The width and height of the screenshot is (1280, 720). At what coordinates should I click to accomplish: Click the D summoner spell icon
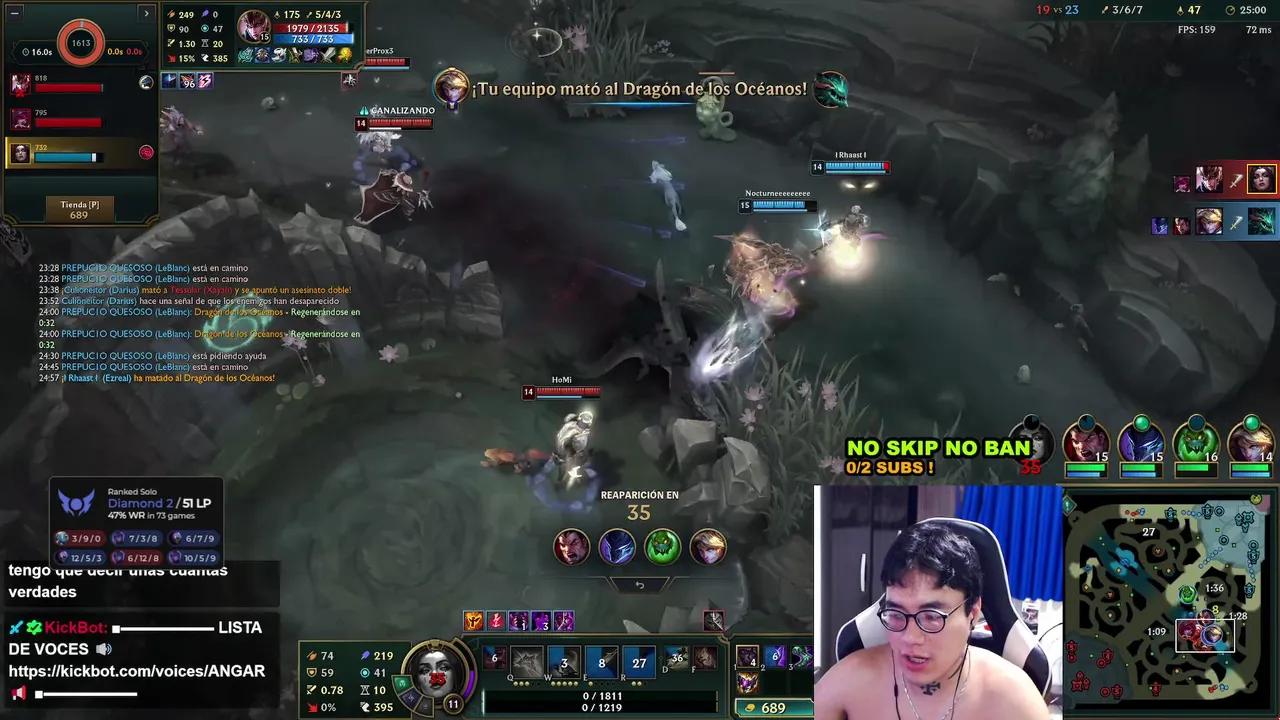[677, 660]
